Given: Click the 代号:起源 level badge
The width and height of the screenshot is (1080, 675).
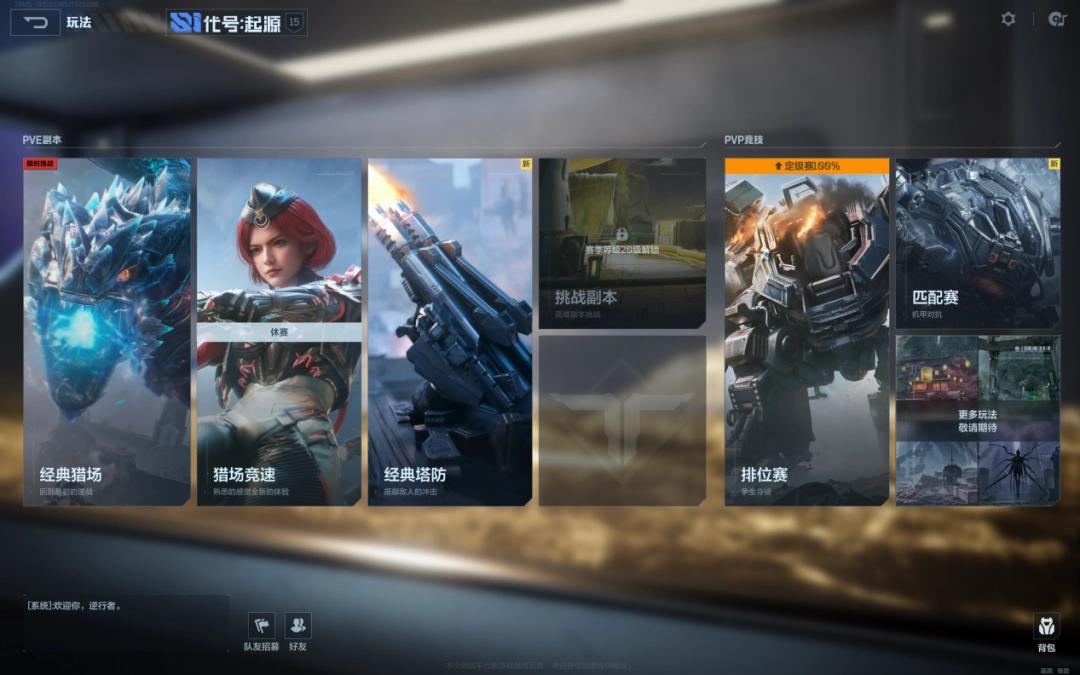Looking at the screenshot, I should point(294,22).
